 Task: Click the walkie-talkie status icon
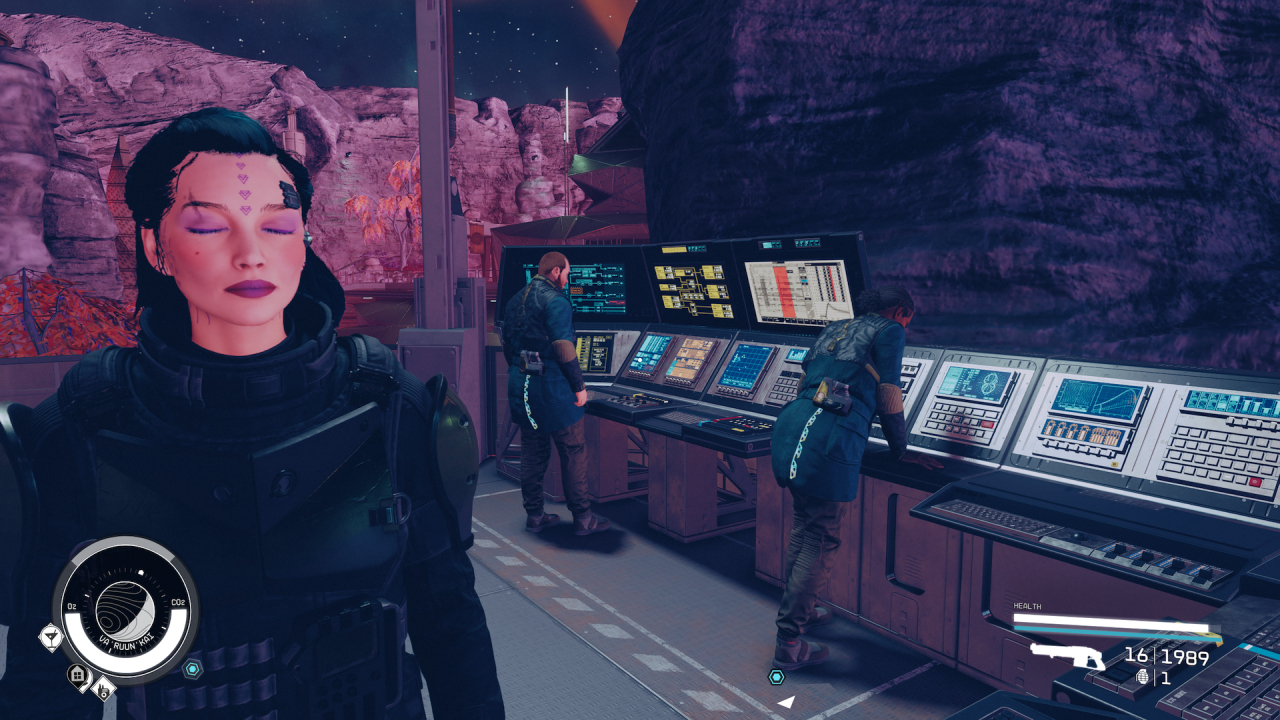point(103,689)
